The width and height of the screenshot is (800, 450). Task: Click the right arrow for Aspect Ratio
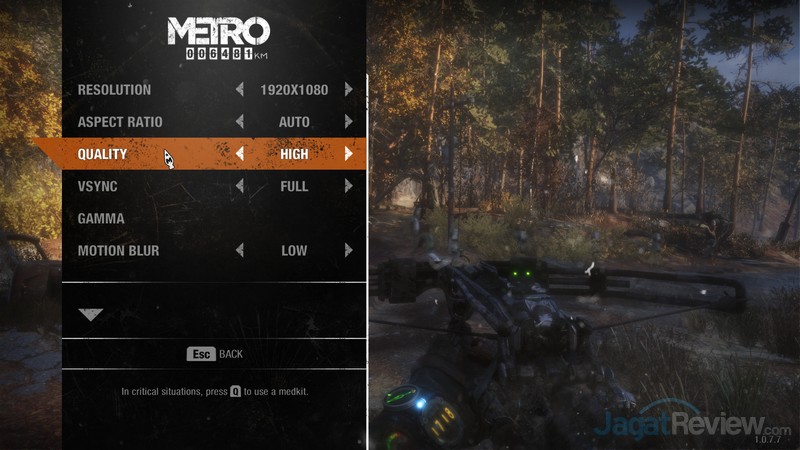coord(348,122)
